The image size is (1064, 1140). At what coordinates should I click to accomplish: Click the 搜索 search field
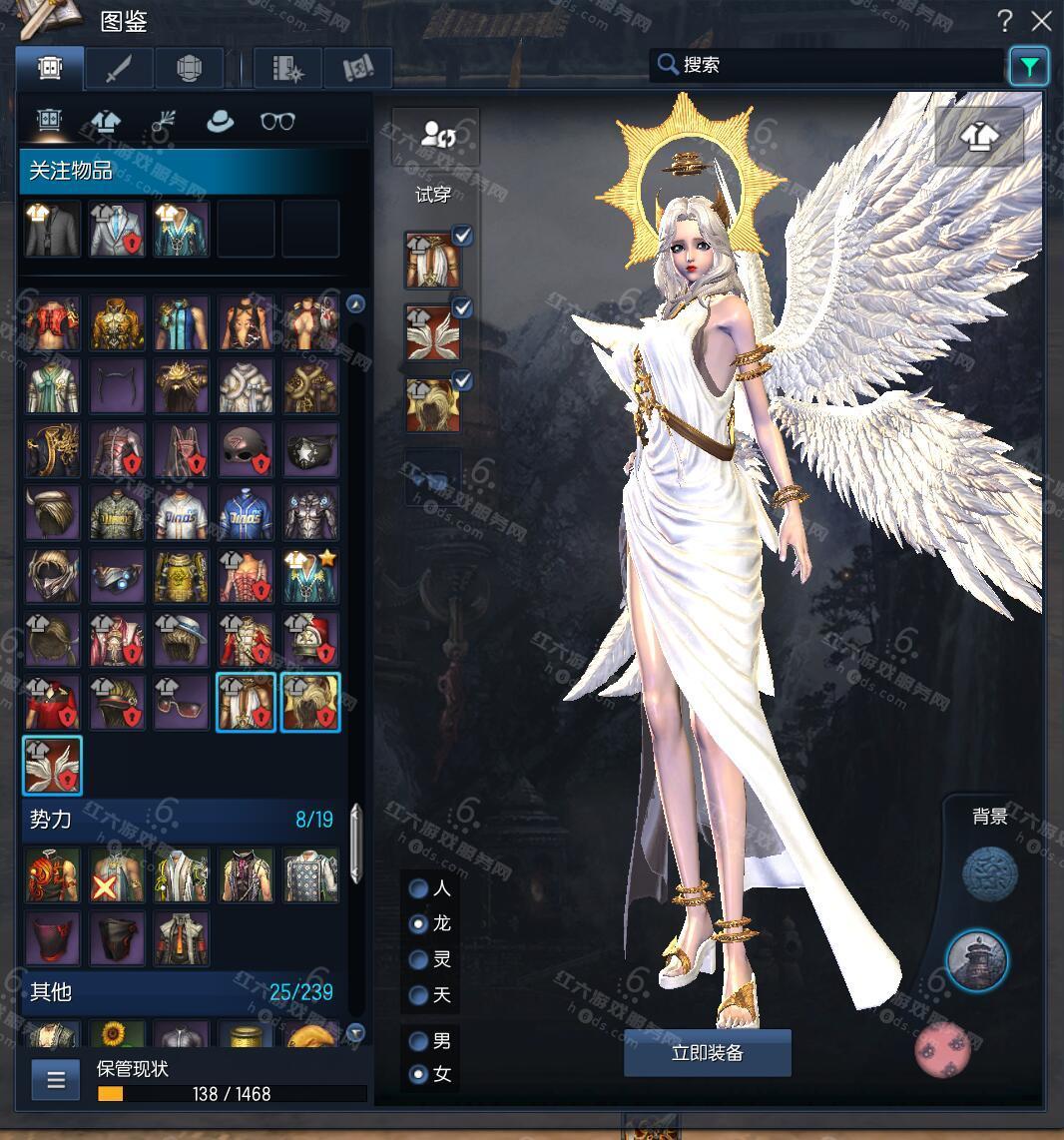pyautogui.click(x=828, y=65)
